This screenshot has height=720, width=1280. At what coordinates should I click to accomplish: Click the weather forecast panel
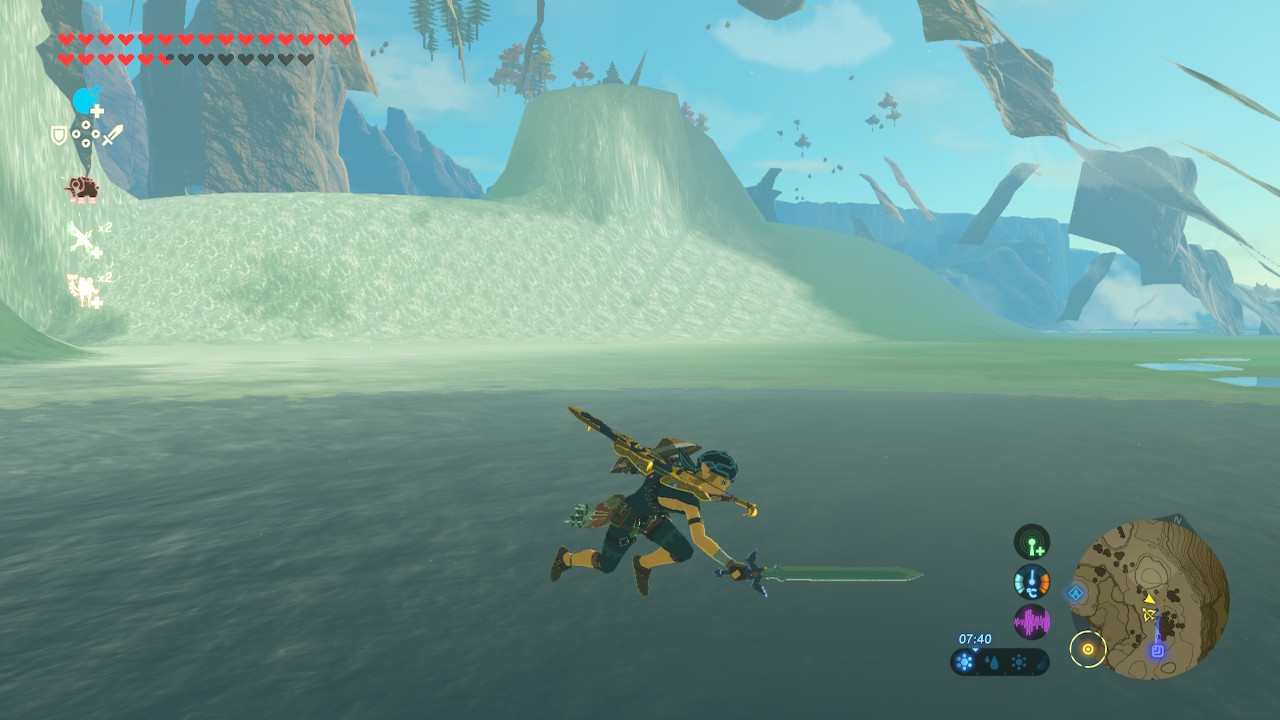pos(1000,661)
